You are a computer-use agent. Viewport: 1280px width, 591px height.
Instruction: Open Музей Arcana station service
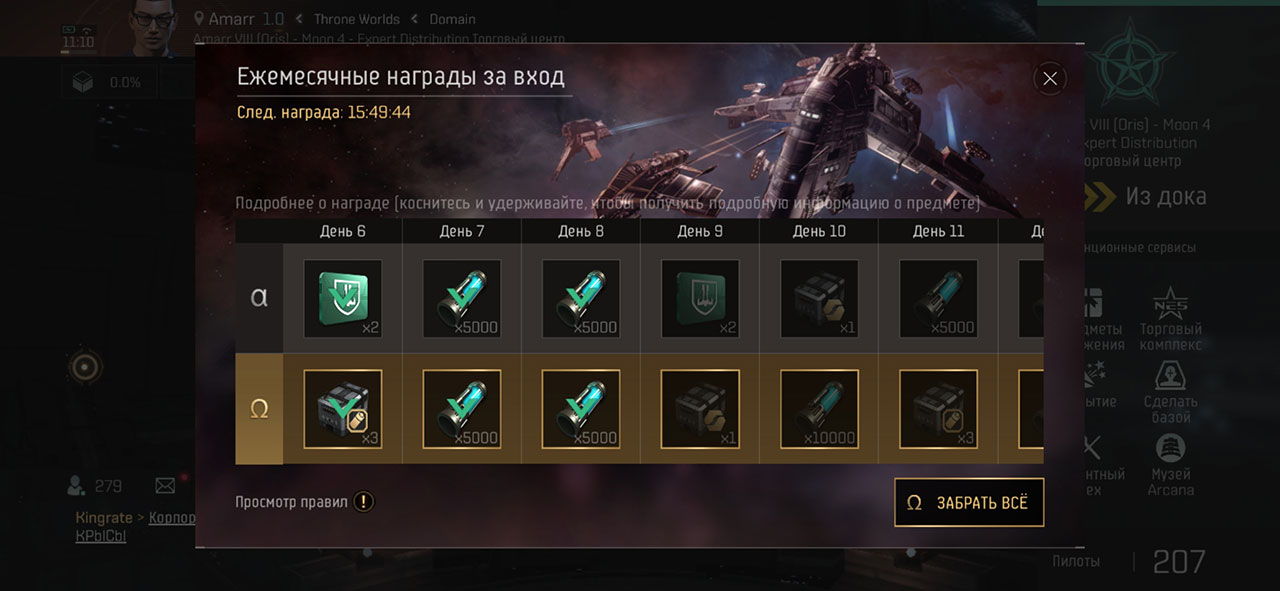[x=1170, y=466]
